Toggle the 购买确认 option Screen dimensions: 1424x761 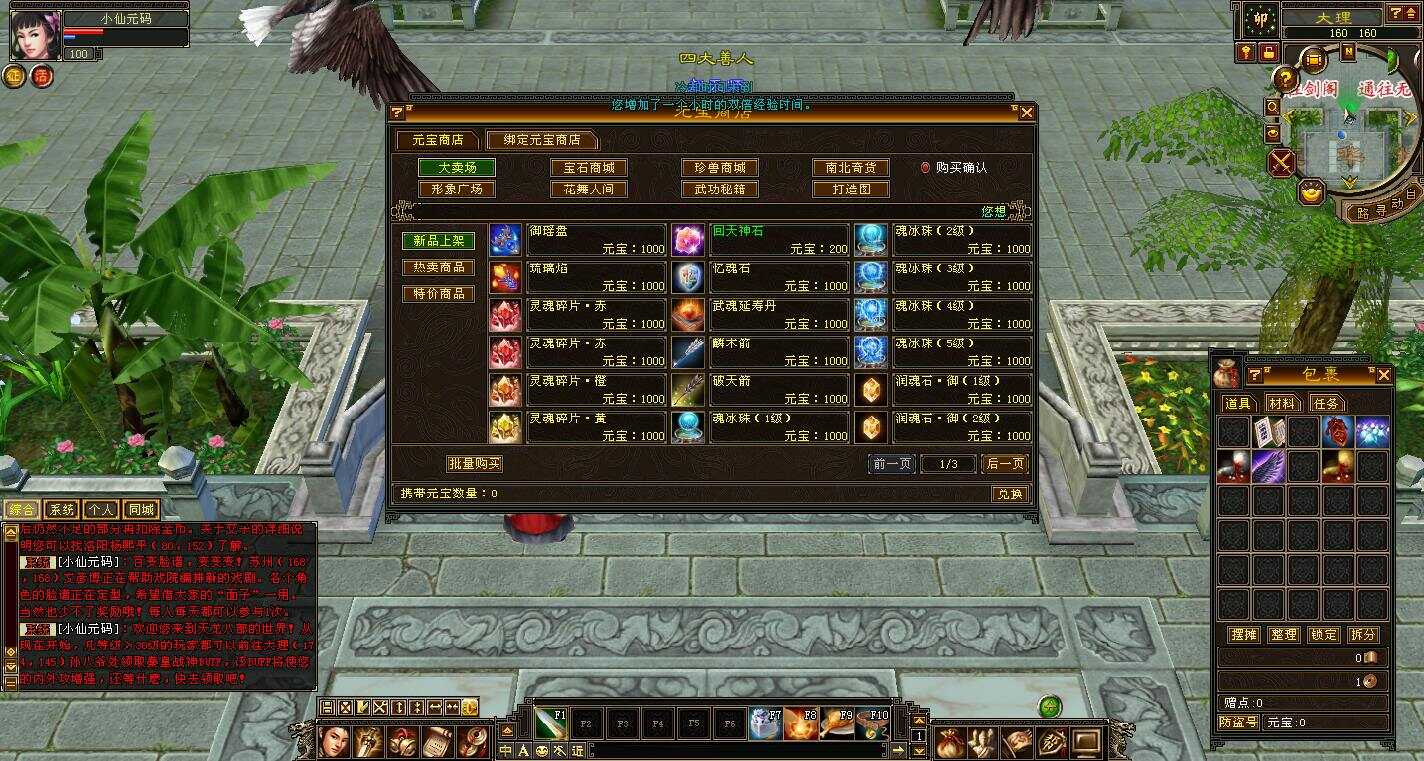926,168
